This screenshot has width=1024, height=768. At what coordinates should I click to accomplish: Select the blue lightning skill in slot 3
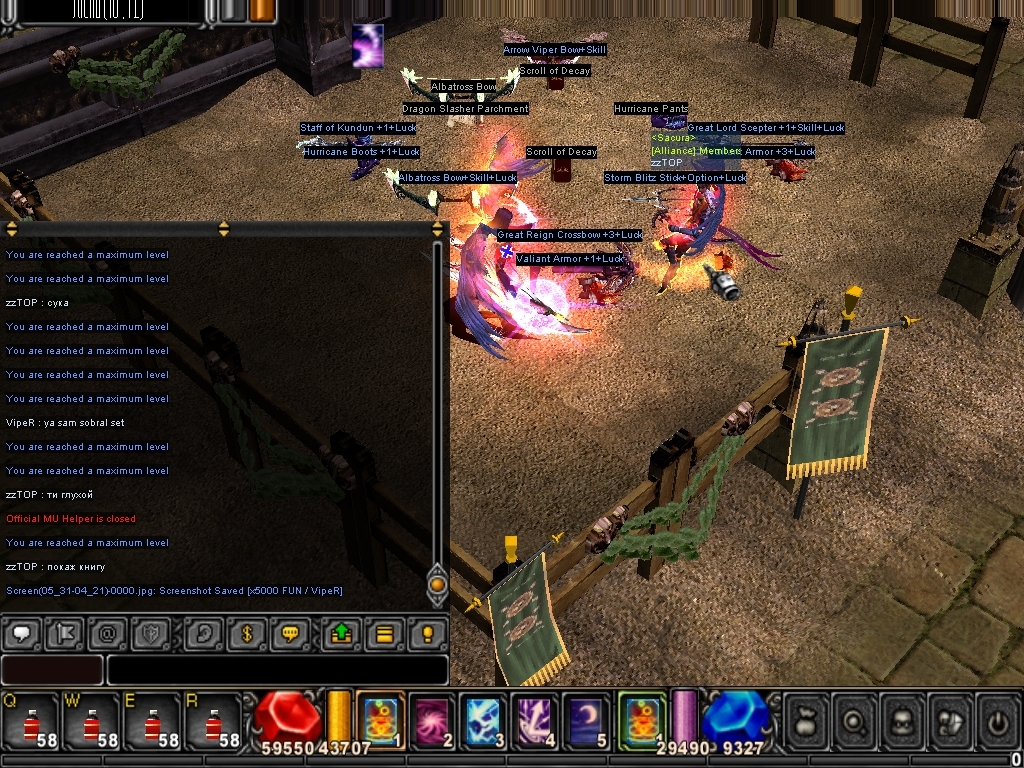pos(484,720)
